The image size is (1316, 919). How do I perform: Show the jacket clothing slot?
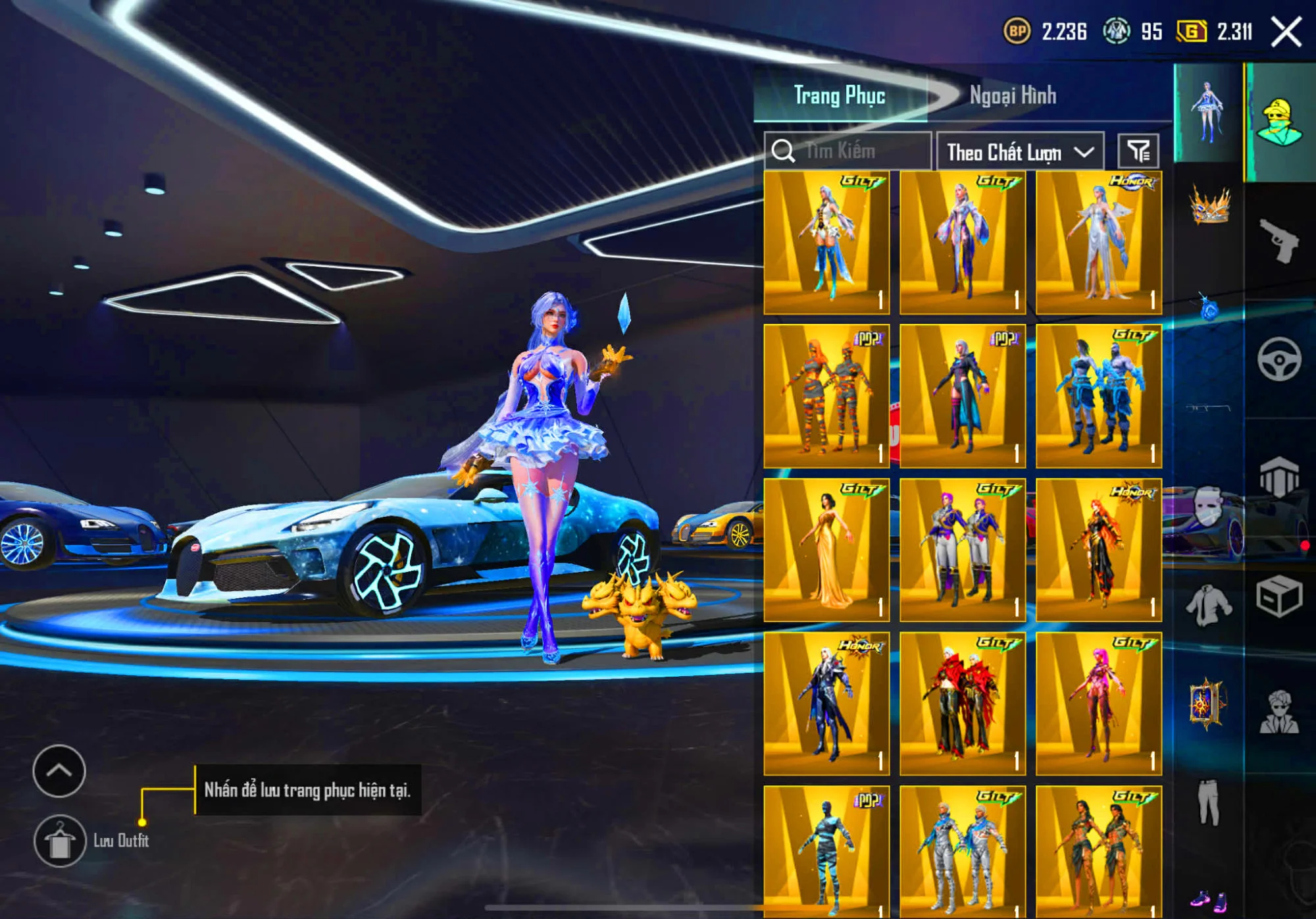pyautogui.click(x=1208, y=604)
